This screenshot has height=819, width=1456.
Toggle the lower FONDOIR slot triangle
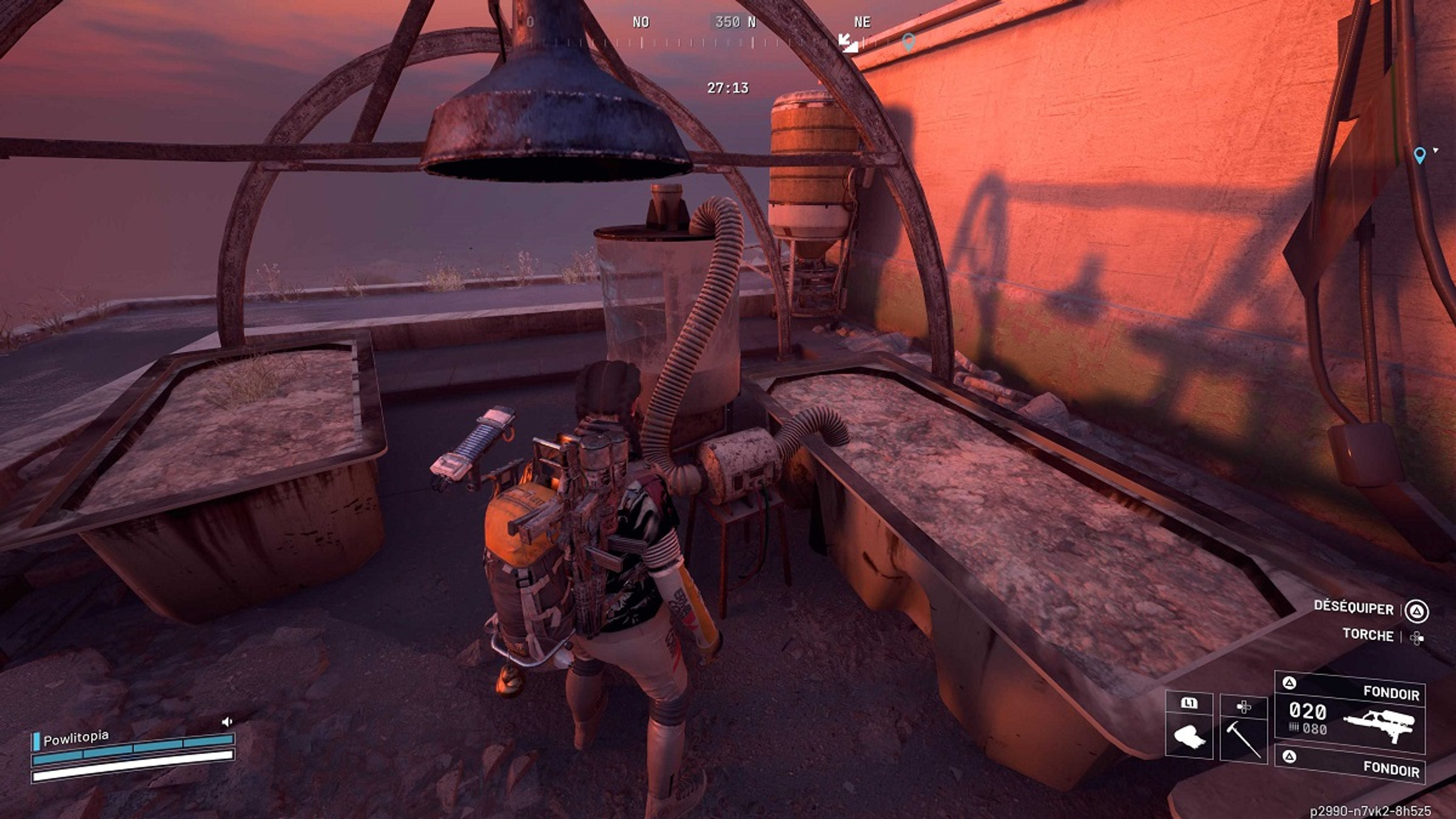(1290, 756)
